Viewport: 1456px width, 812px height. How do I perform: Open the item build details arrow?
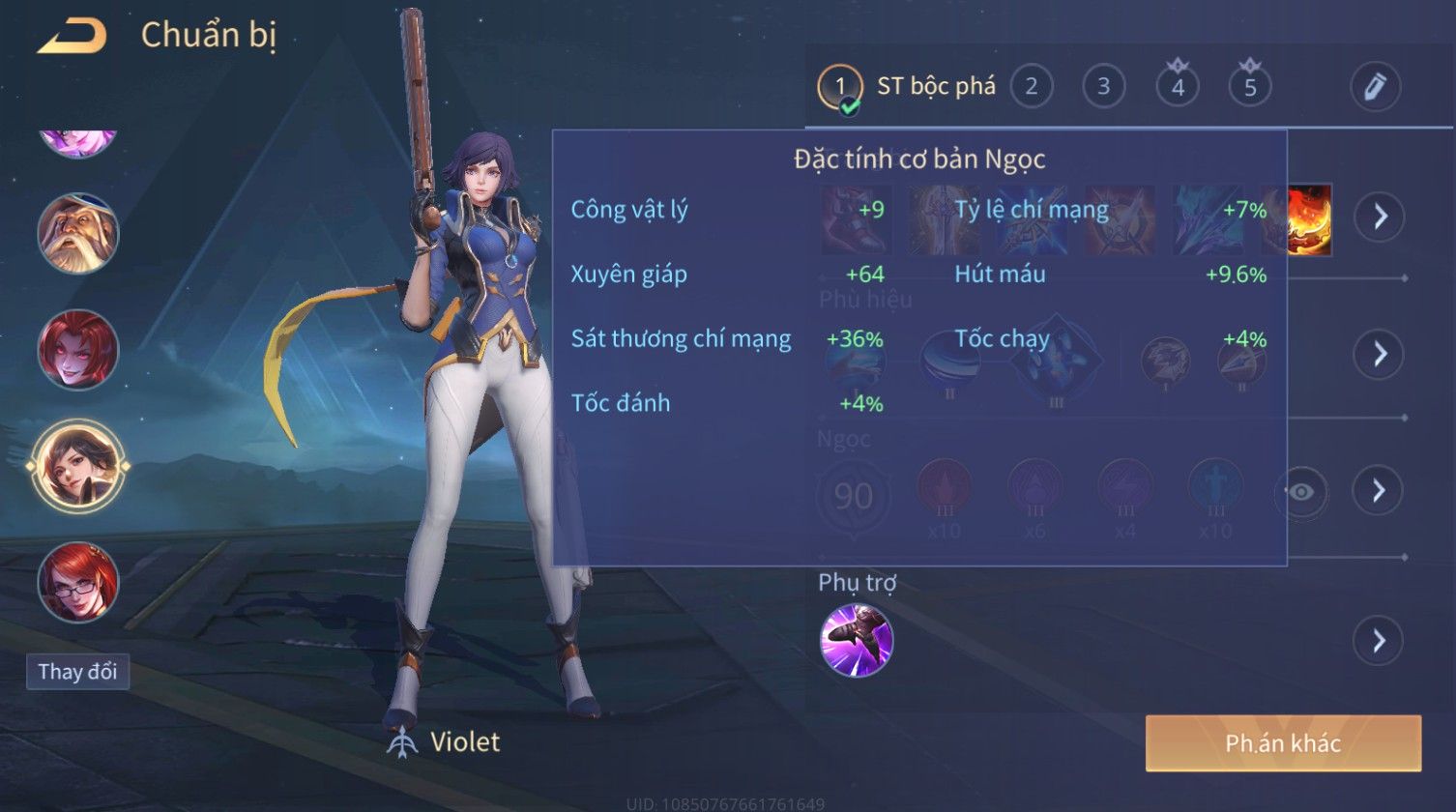(x=1379, y=217)
